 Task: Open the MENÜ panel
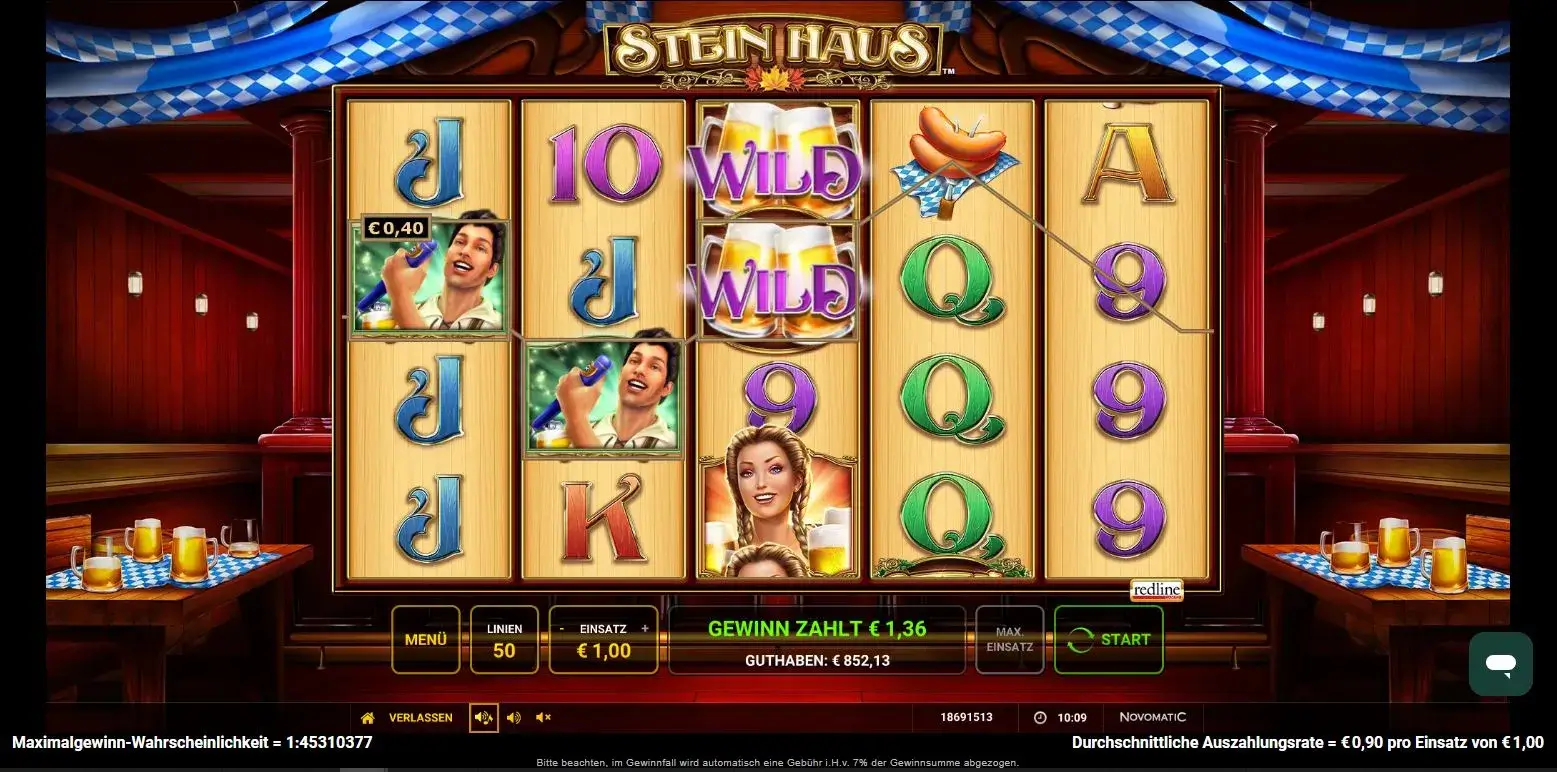click(425, 639)
